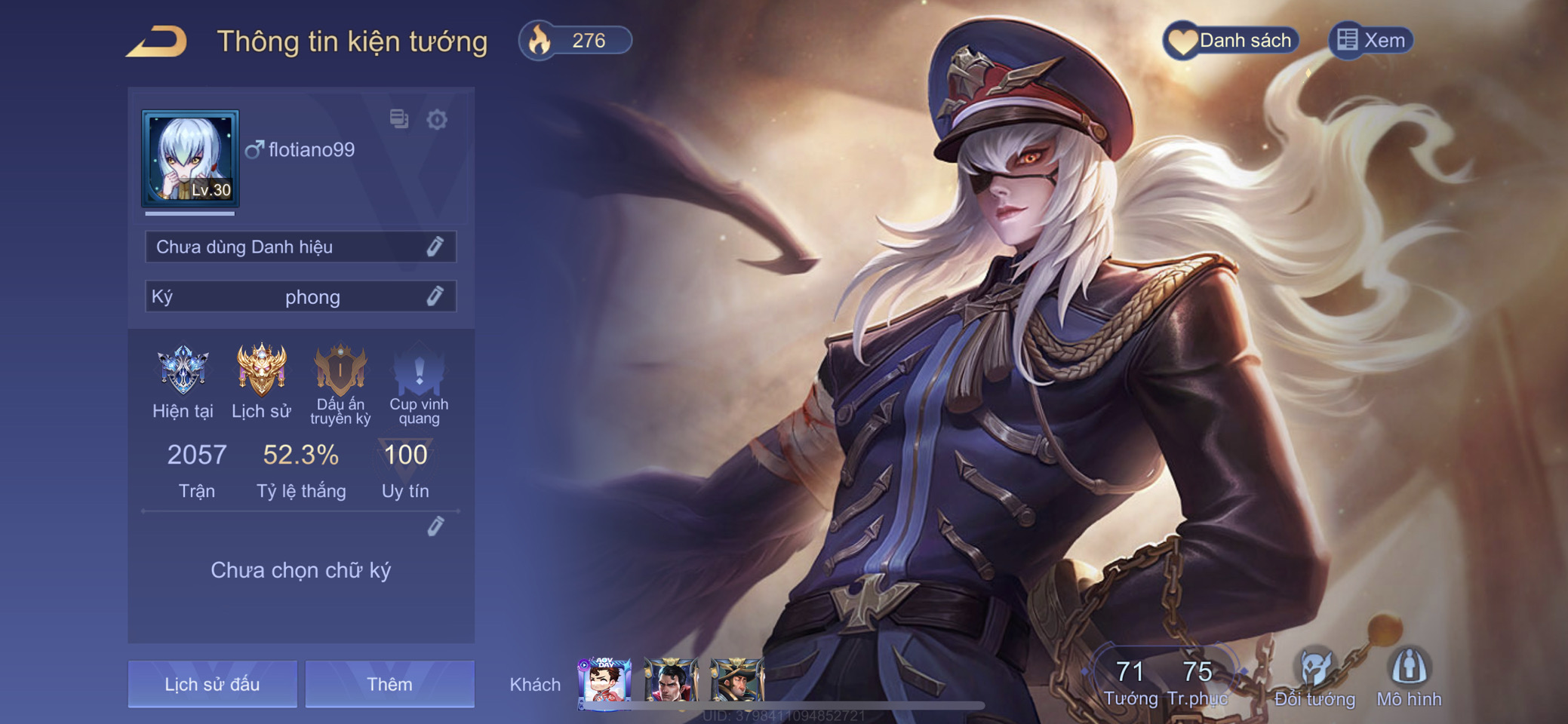This screenshot has height=724, width=1568.
Task: Click the Thêm button
Action: [389, 684]
